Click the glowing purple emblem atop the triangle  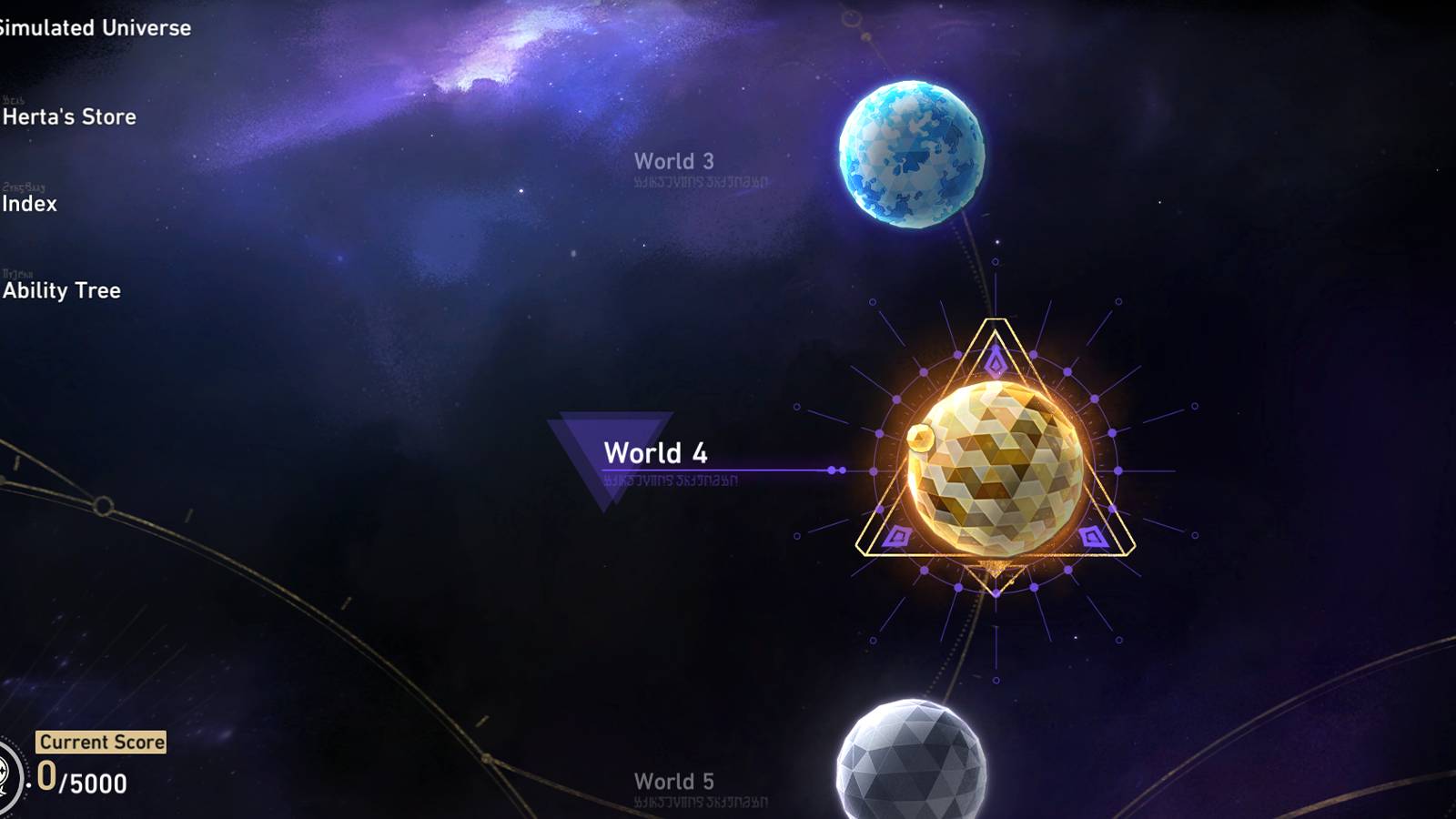pyautogui.click(x=995, y=360)
